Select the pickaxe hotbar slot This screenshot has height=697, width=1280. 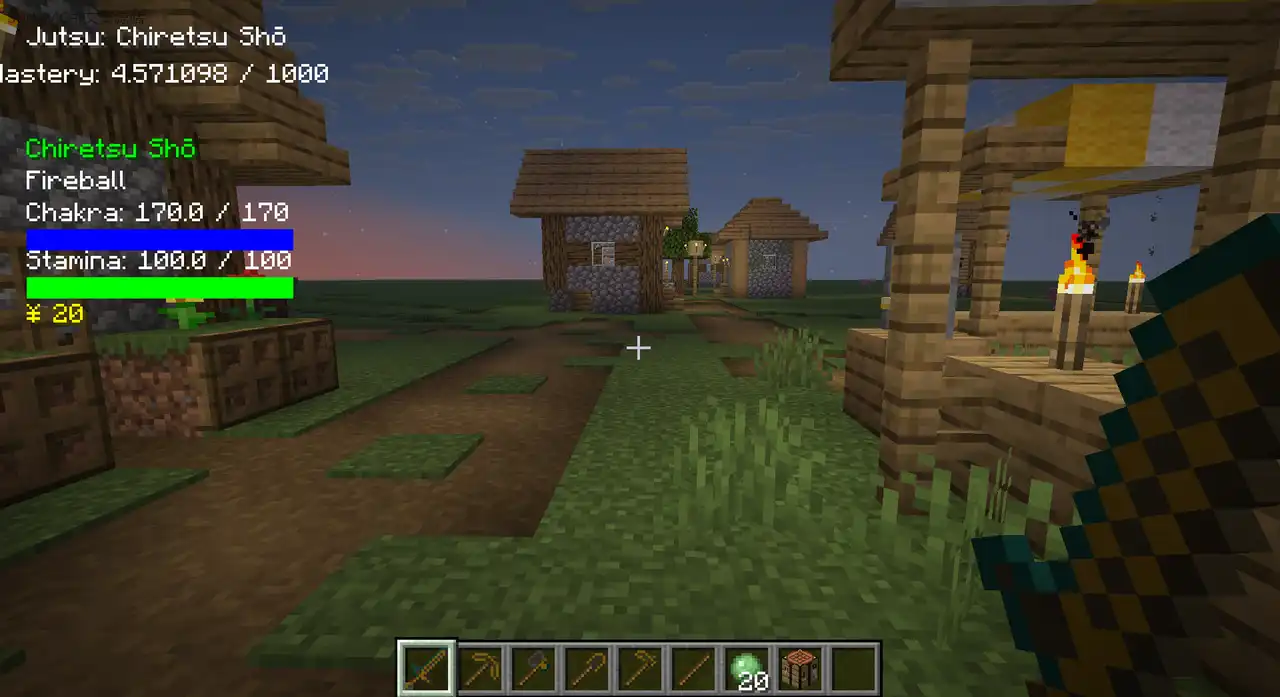pos(479,667)
